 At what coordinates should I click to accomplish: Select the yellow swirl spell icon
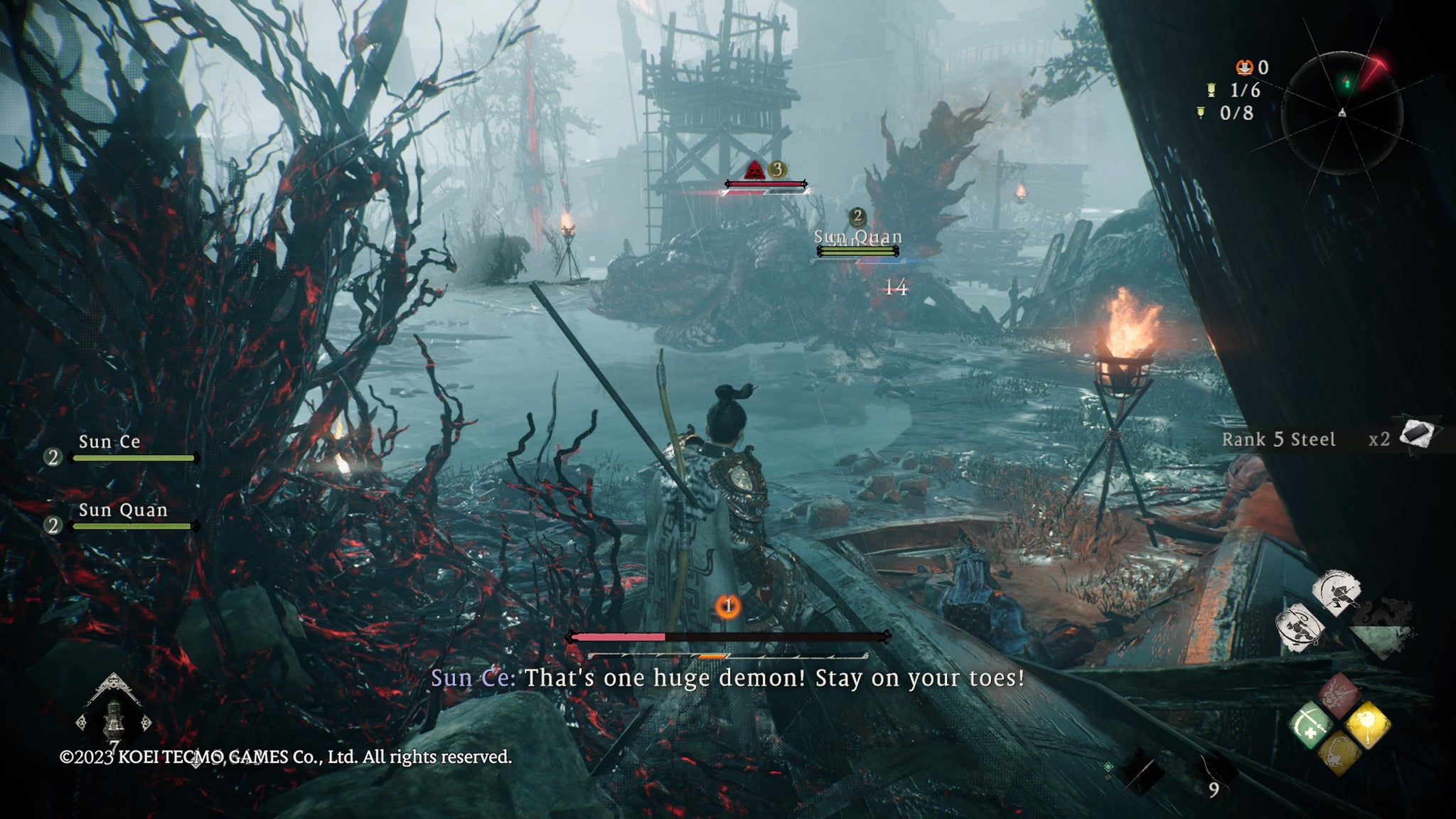tap(1339, 754)
